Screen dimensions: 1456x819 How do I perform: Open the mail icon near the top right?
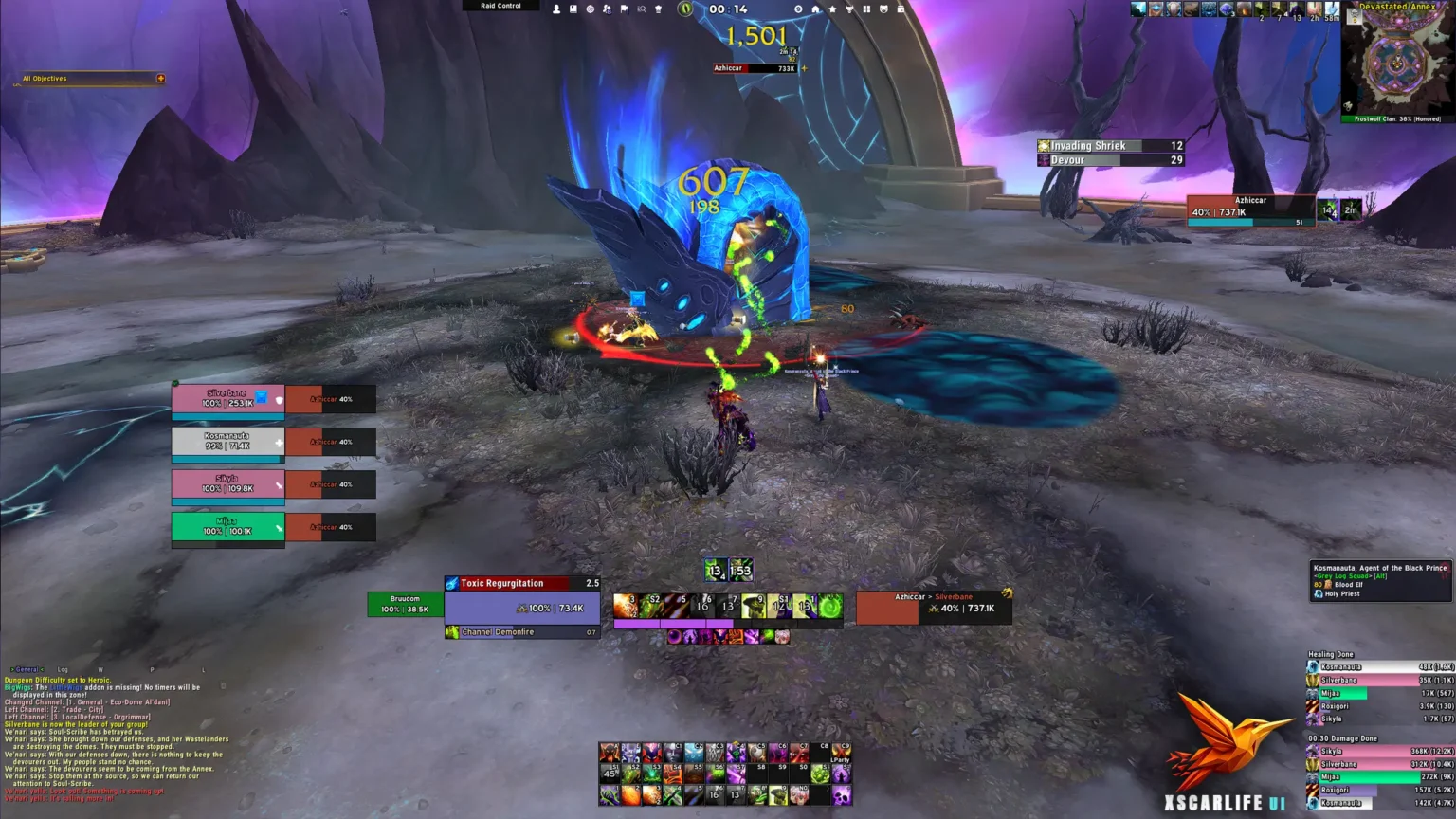[900, 8]
